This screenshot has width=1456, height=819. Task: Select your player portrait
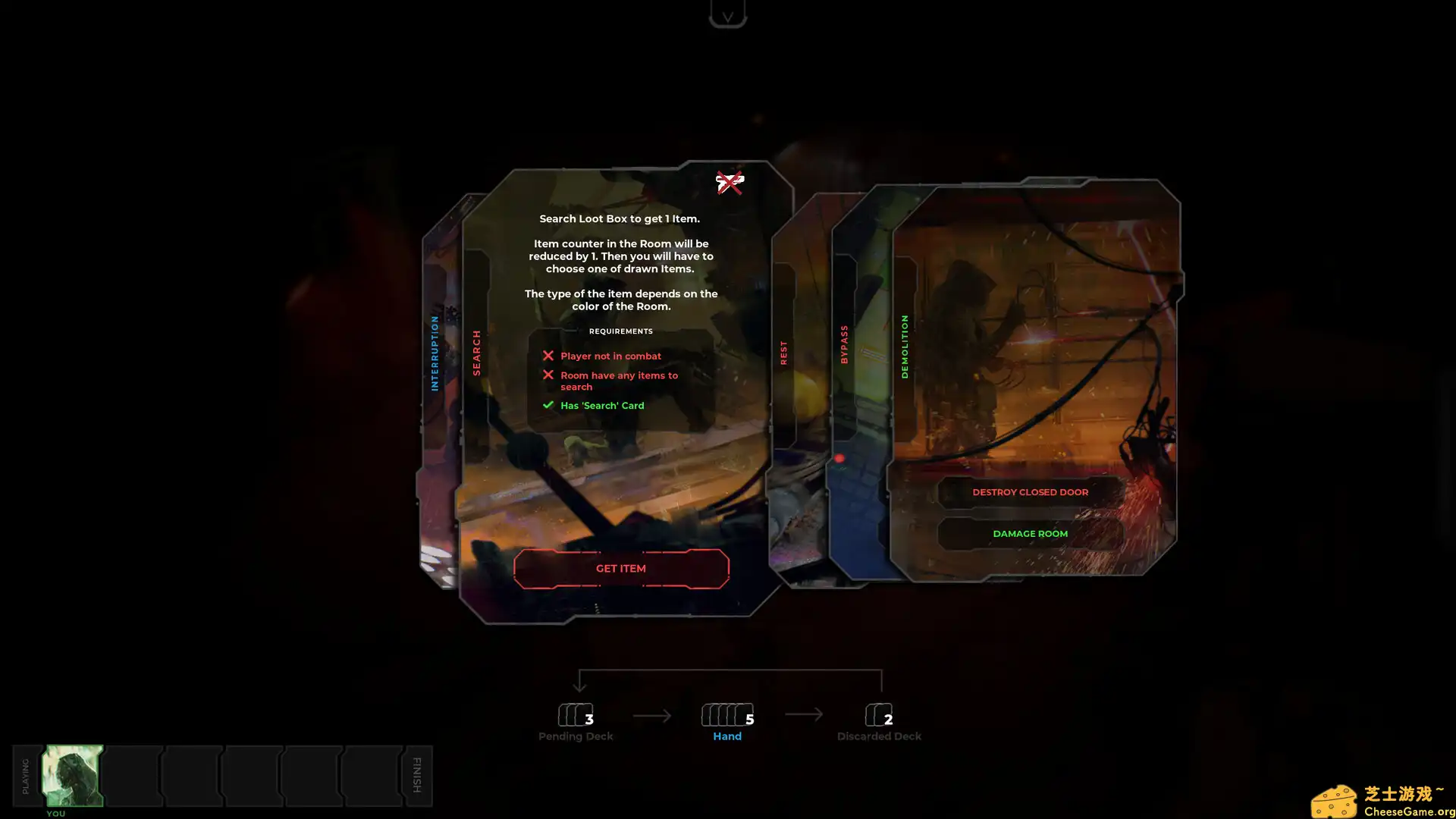(x=73, y=775)
